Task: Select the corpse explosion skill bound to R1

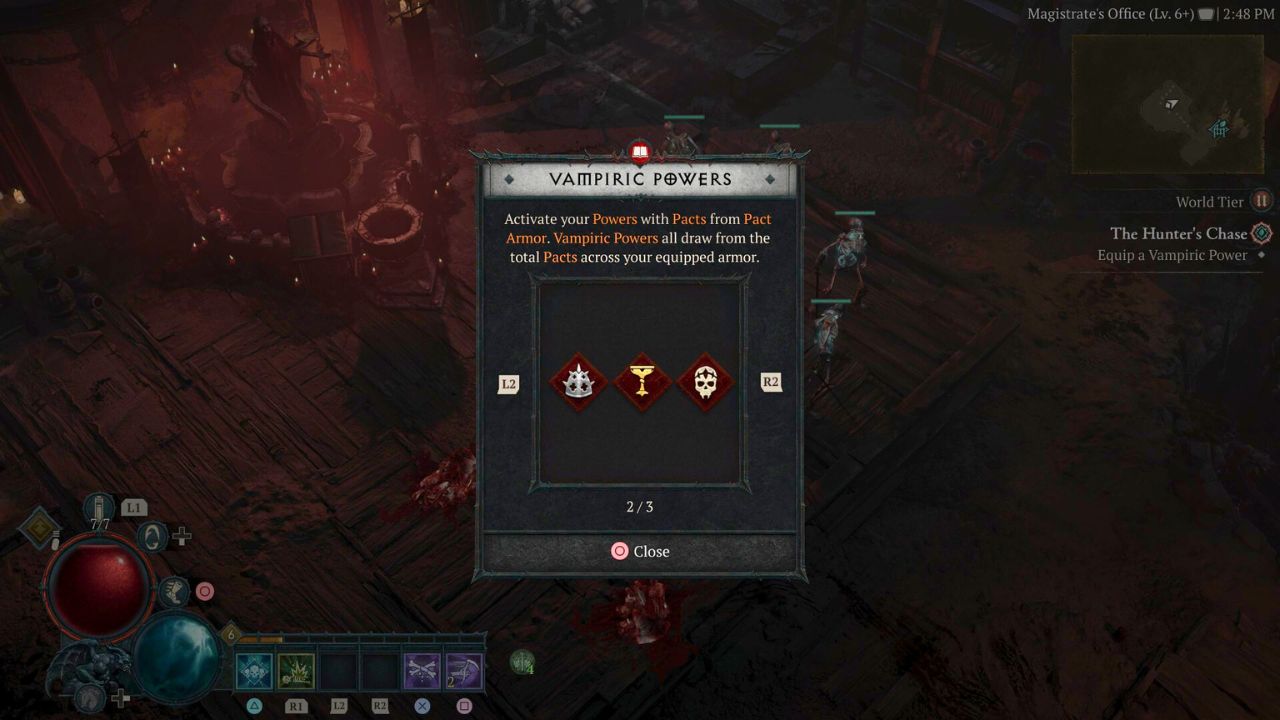Action: click(295, 671)
